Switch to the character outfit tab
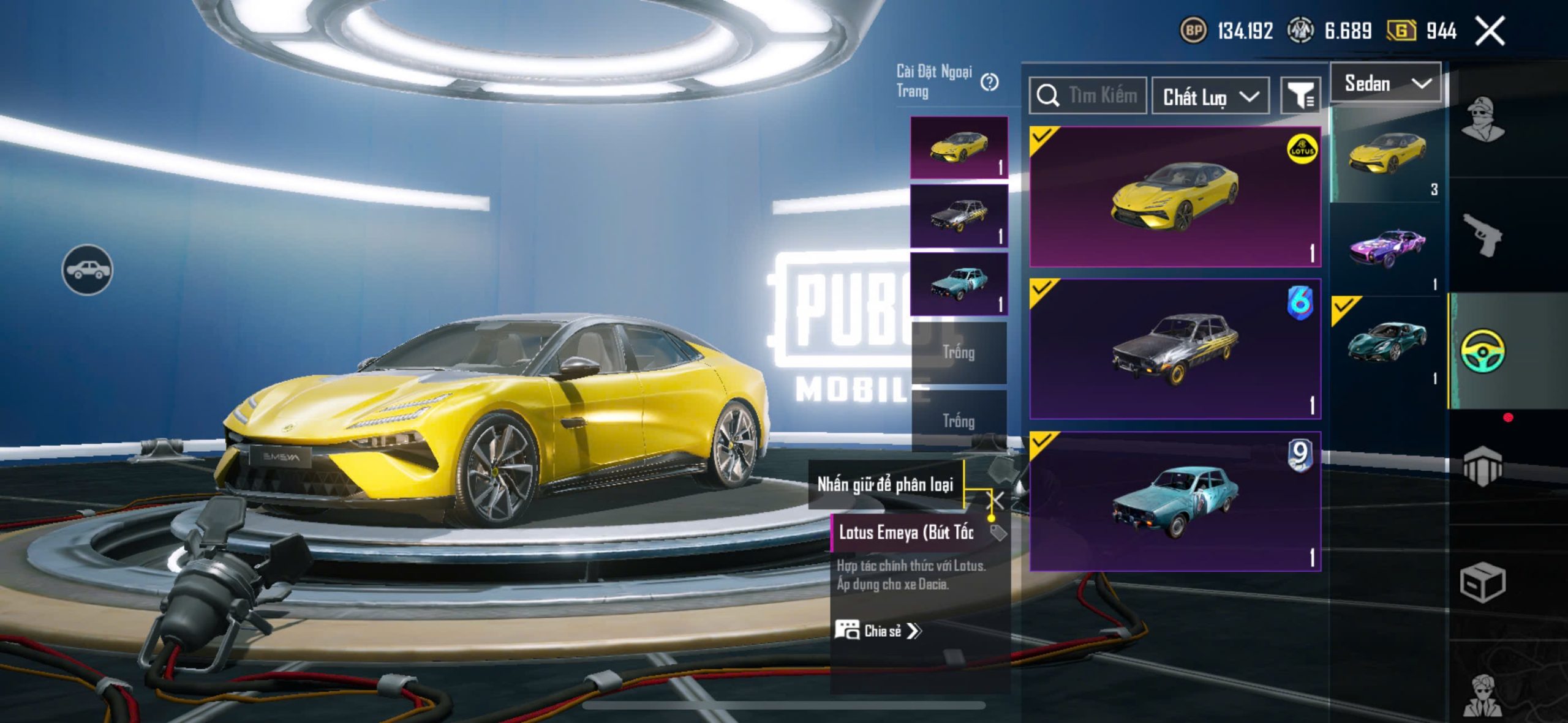This screenshot has width=1568, height=723. 1482,119
